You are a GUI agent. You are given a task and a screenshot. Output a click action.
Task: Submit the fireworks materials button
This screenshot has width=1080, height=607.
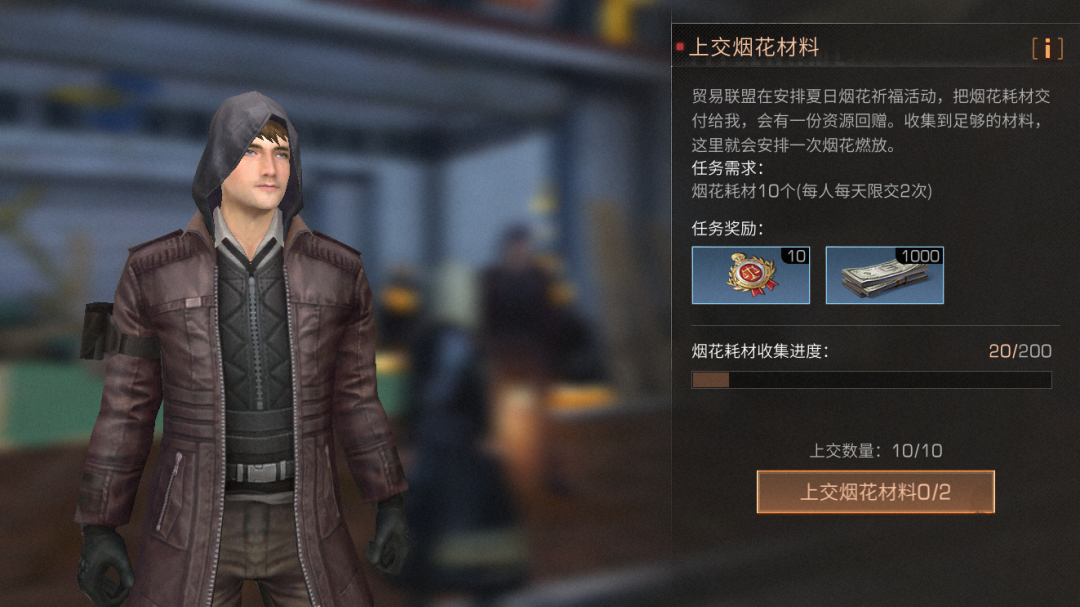(x=875, y=492)
